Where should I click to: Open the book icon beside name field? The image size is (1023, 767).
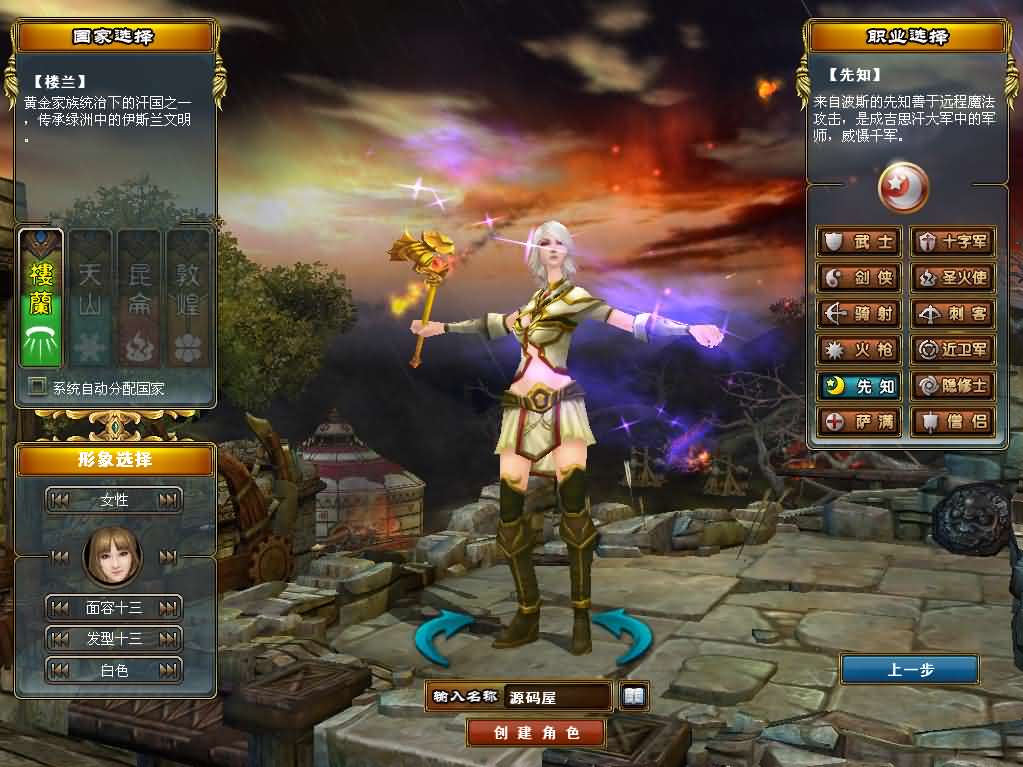coord(634,696)
